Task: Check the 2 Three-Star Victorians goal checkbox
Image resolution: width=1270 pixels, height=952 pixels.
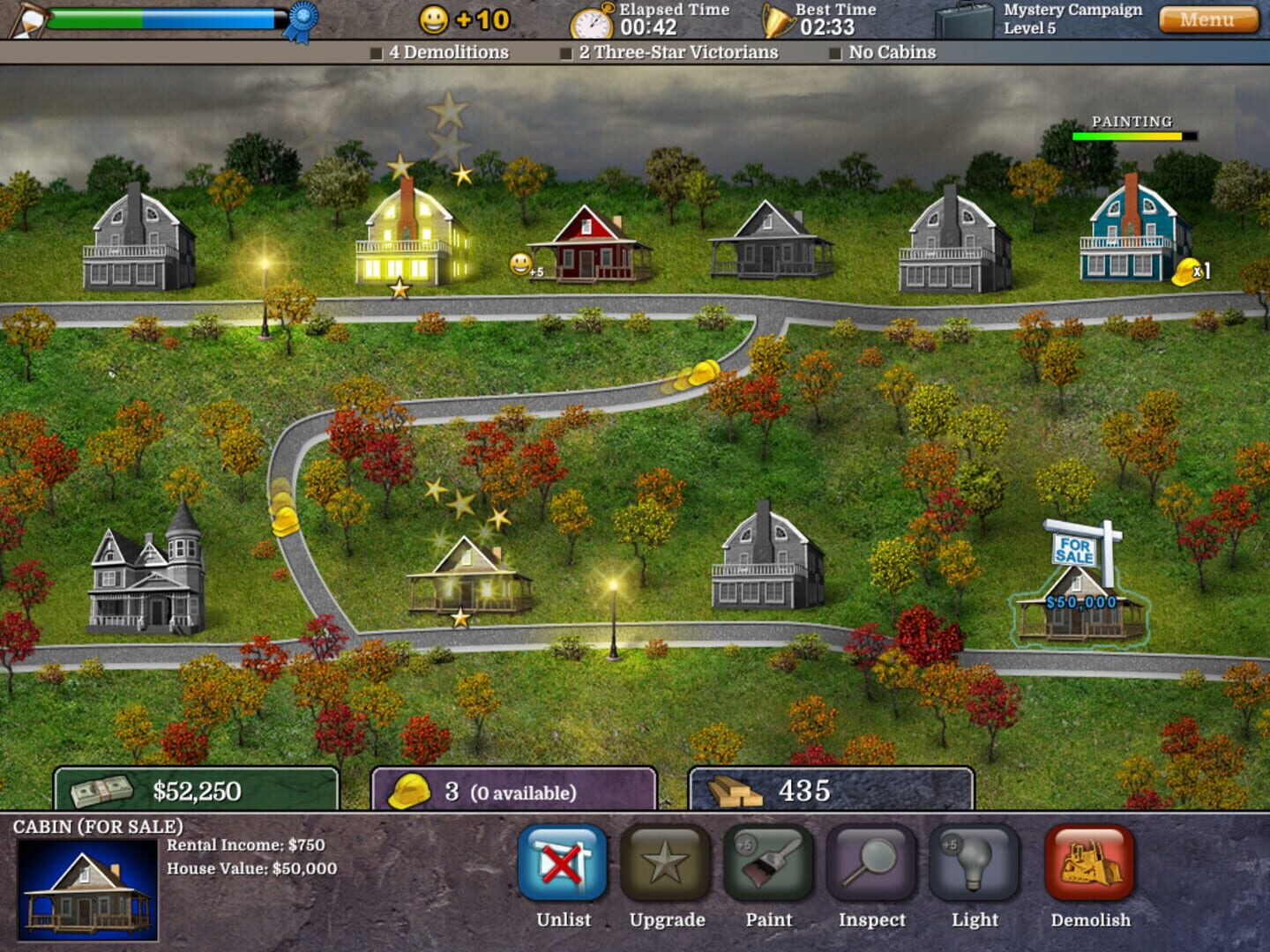Action: (565, 53)
